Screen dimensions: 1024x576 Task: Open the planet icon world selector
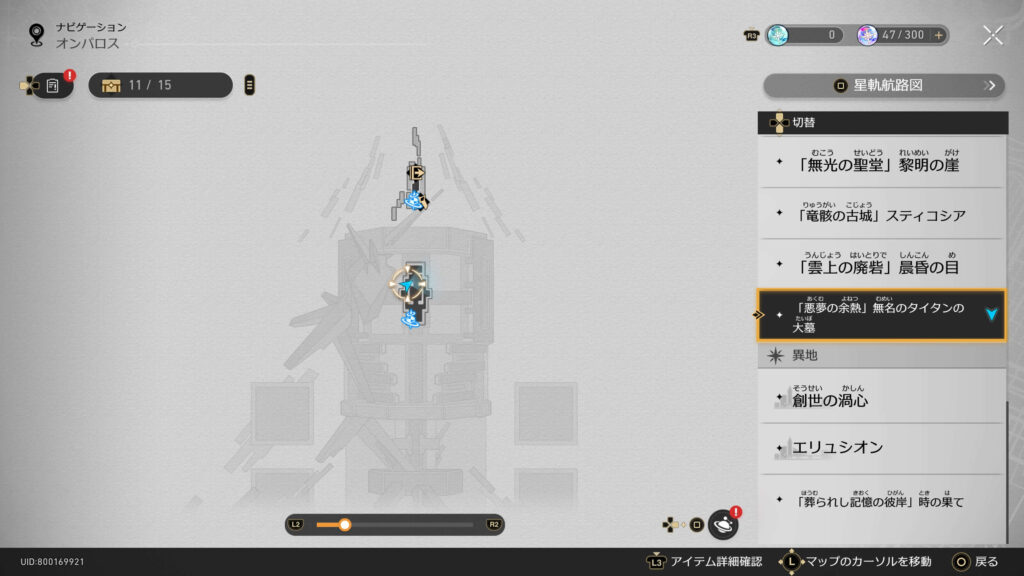coord(722,524)
